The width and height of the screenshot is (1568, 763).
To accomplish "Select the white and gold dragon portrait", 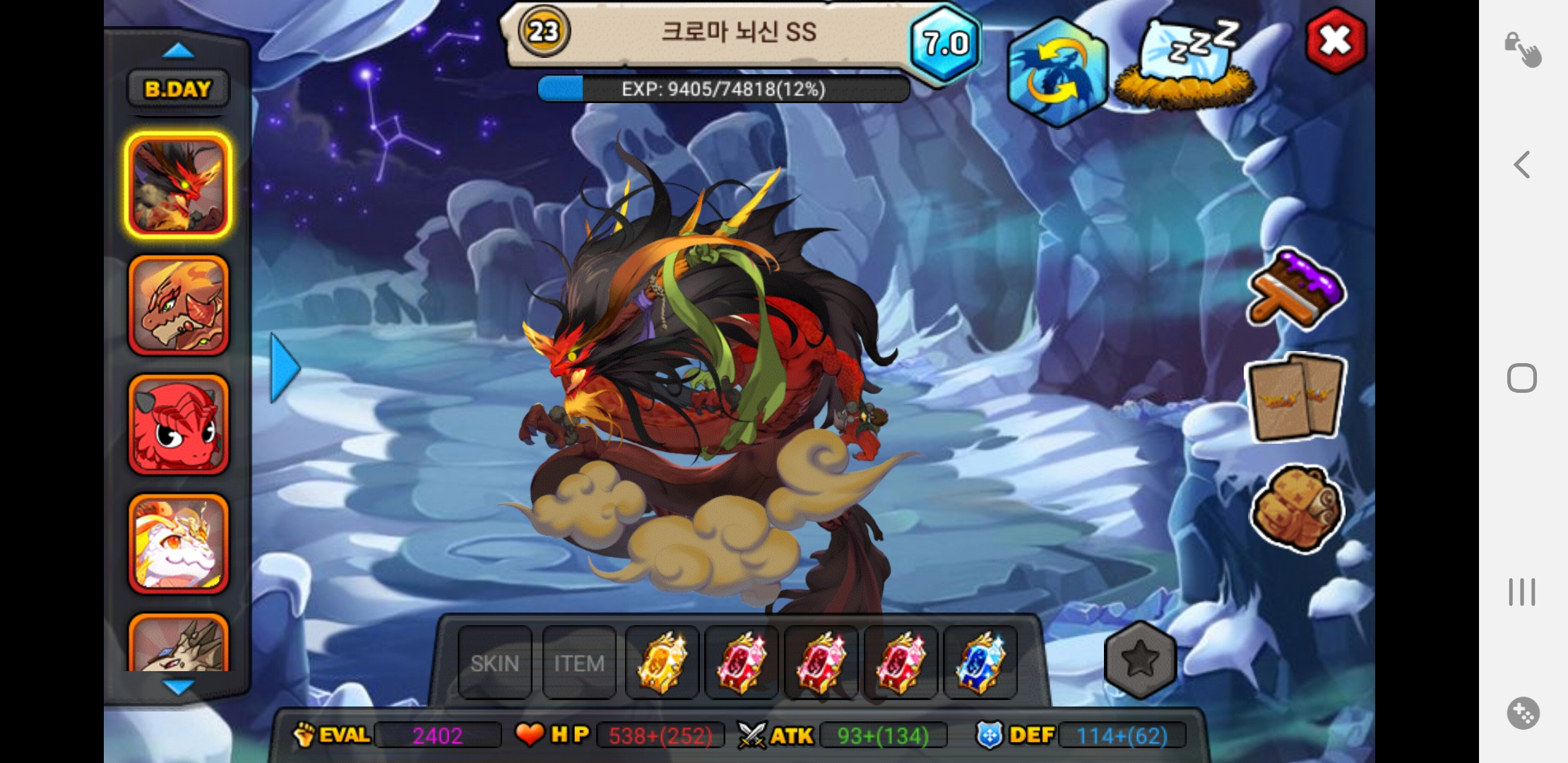I will click(x=178, y=544).
